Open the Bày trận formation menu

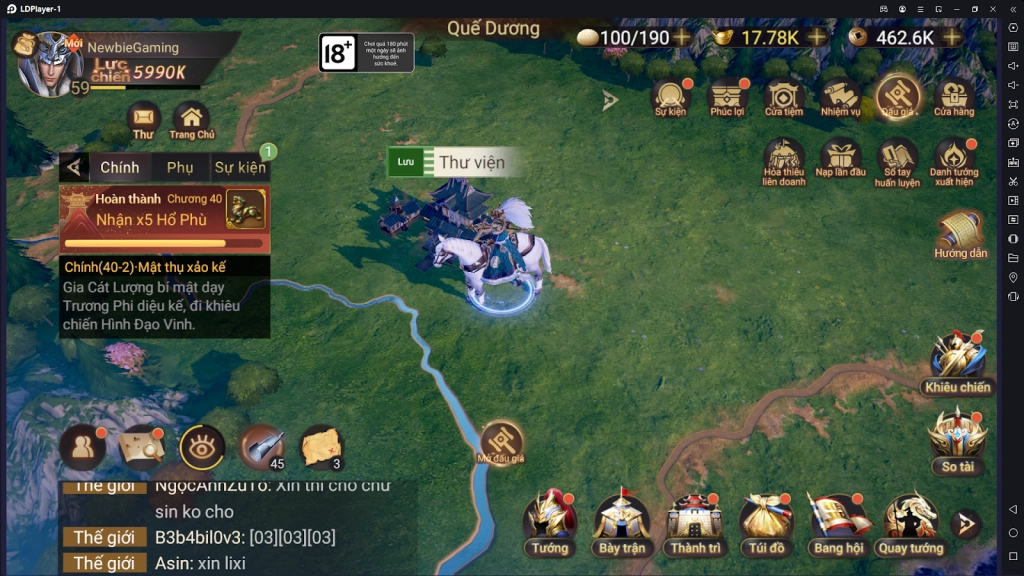coord(622,522)
